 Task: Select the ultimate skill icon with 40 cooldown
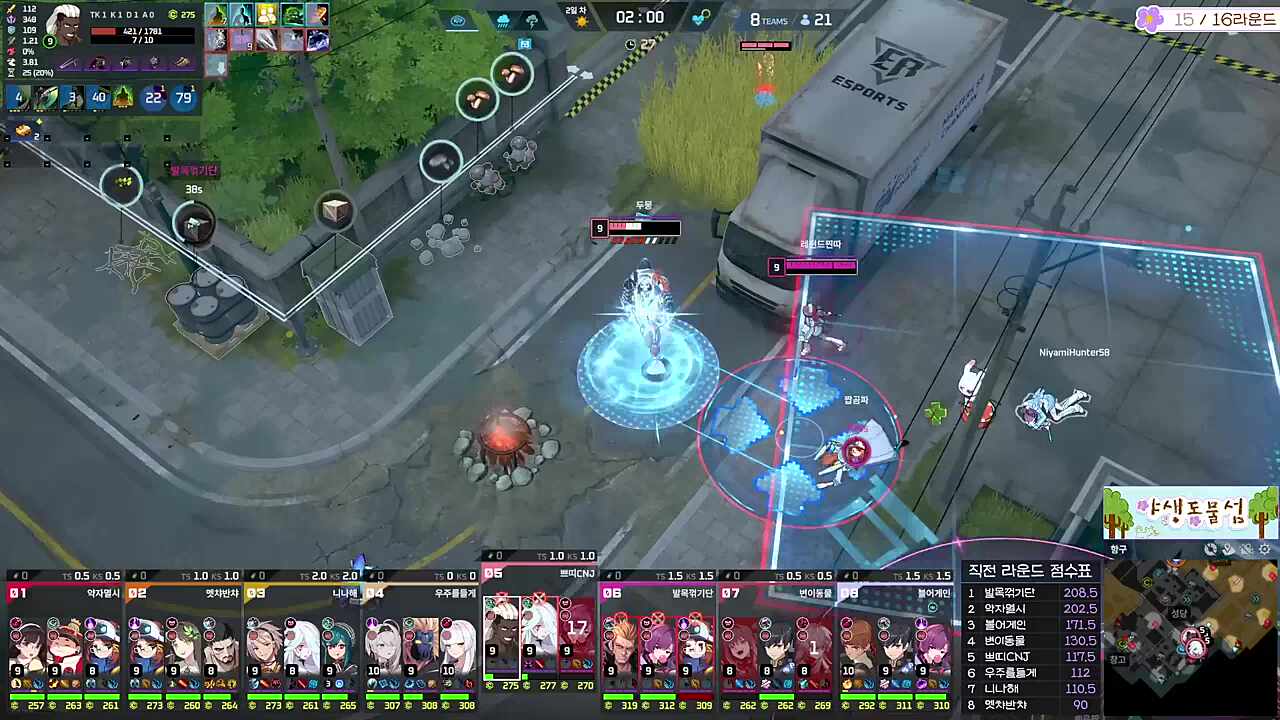pyautogui.click(x=100, y=96)
